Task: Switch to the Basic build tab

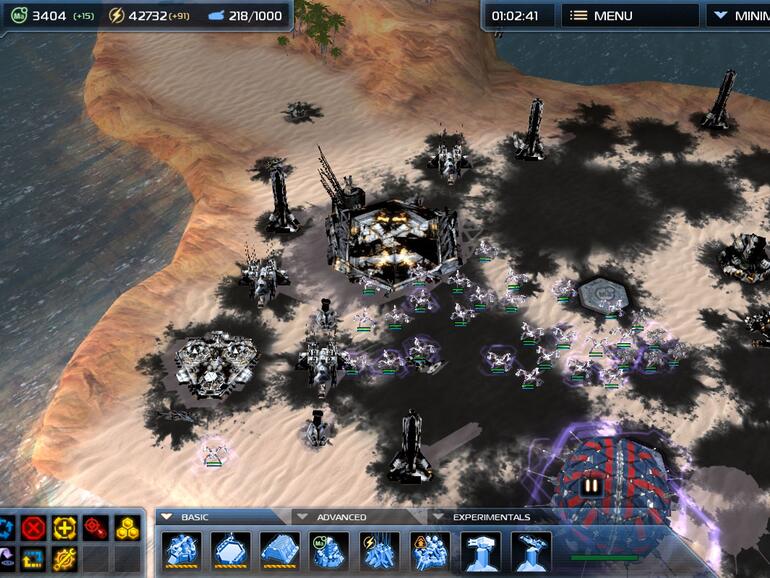Action: pos(194,517)
